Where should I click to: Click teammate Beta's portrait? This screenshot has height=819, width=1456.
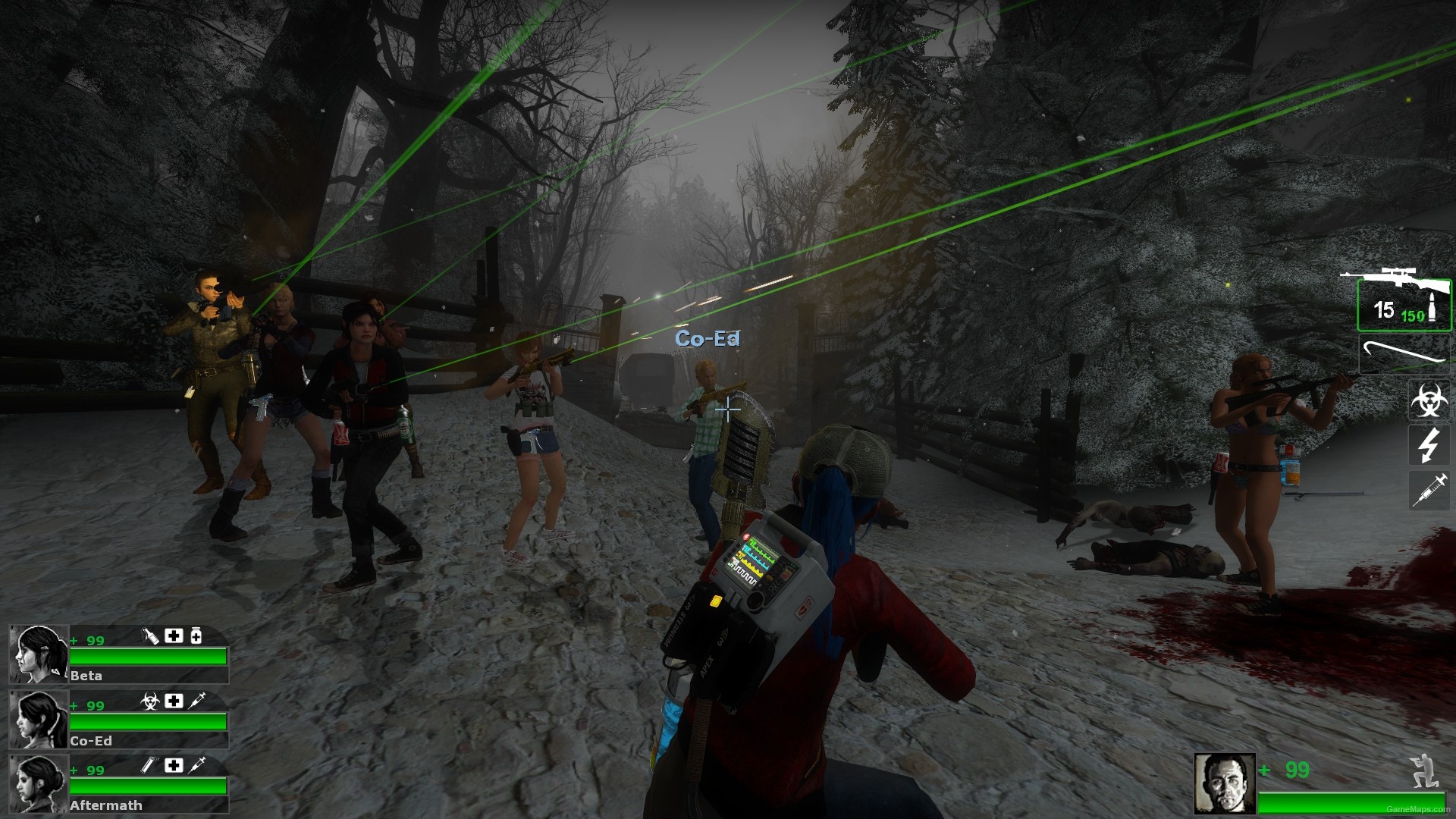(39, 654)
